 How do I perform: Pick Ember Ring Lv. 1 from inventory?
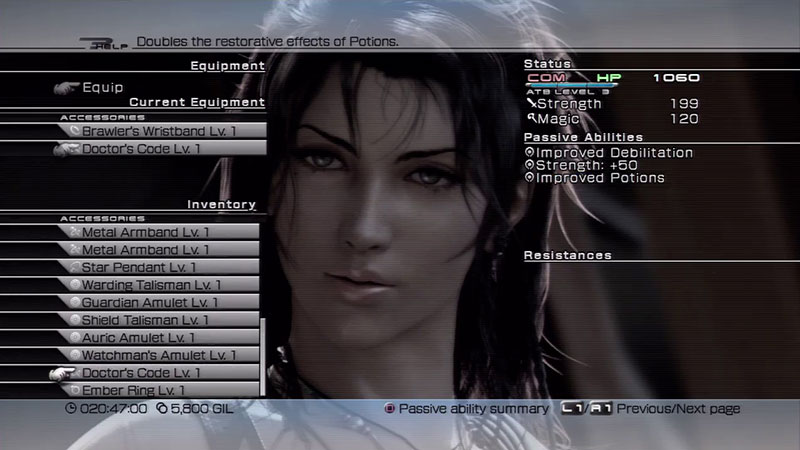tap(150, 390)
